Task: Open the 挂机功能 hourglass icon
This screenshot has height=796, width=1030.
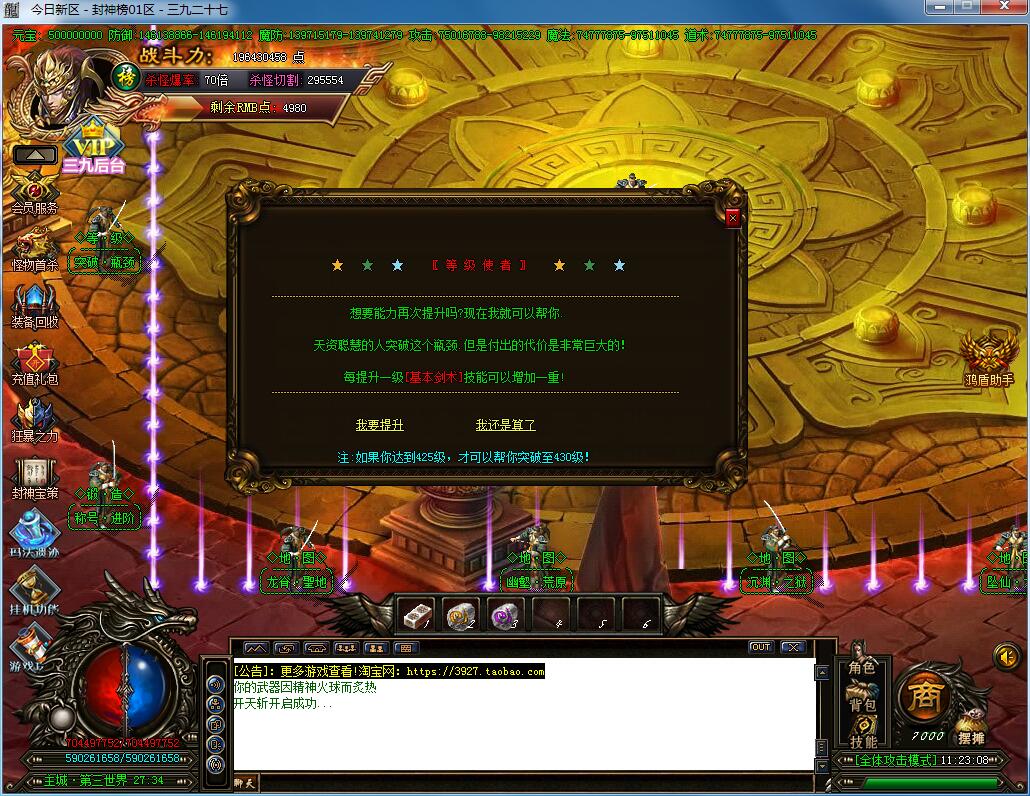Action: tap(35, 588)
